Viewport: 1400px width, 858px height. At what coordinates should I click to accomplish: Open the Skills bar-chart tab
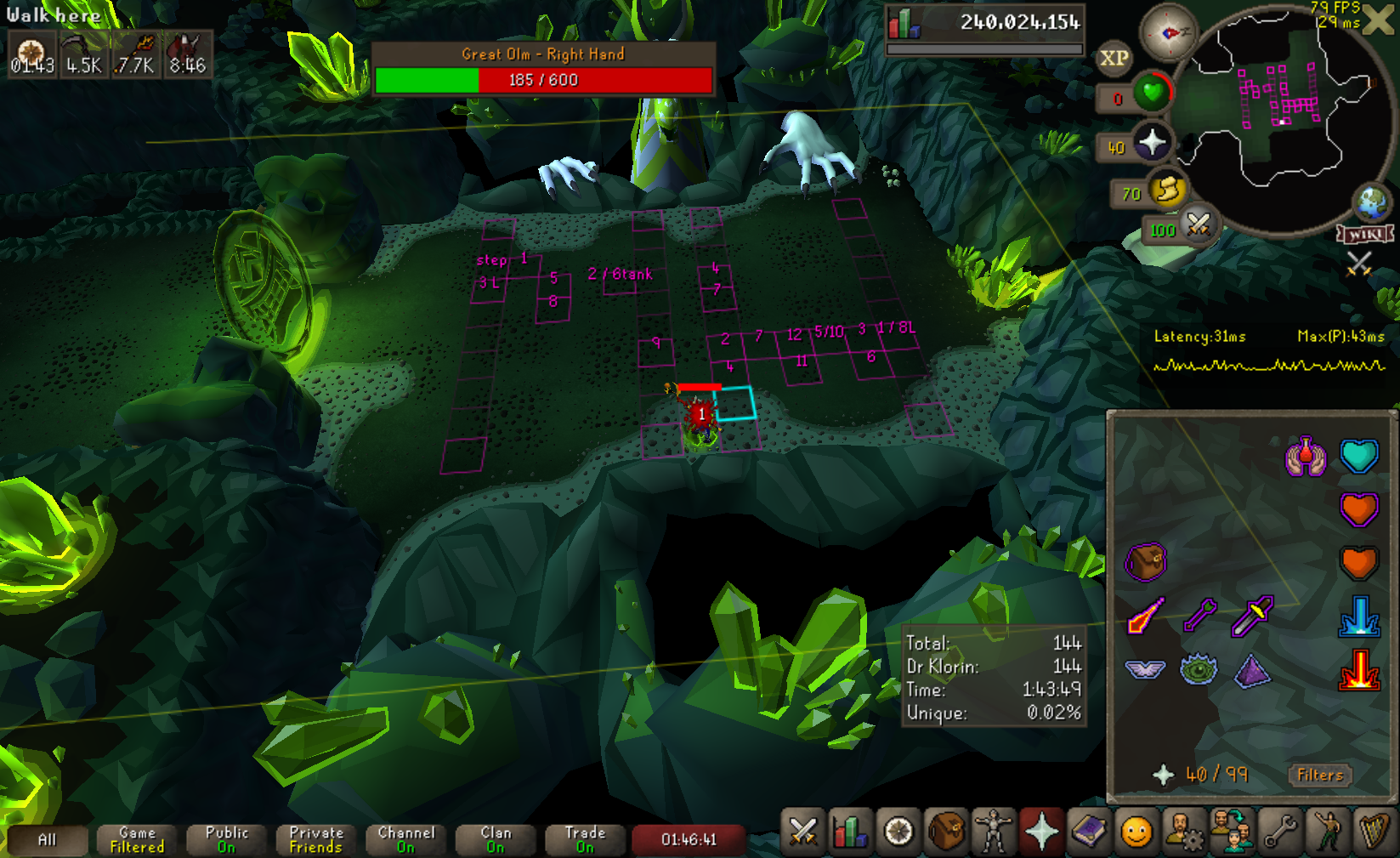[x=850, y=831]
